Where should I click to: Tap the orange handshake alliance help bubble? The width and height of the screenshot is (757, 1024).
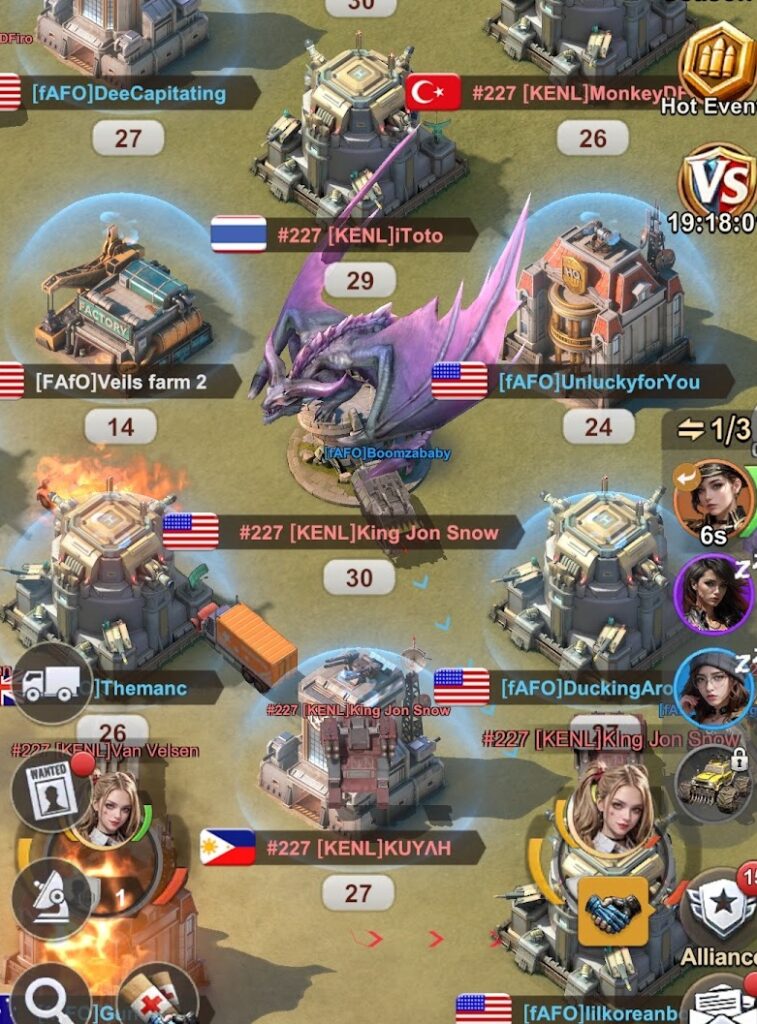[611, 911]
